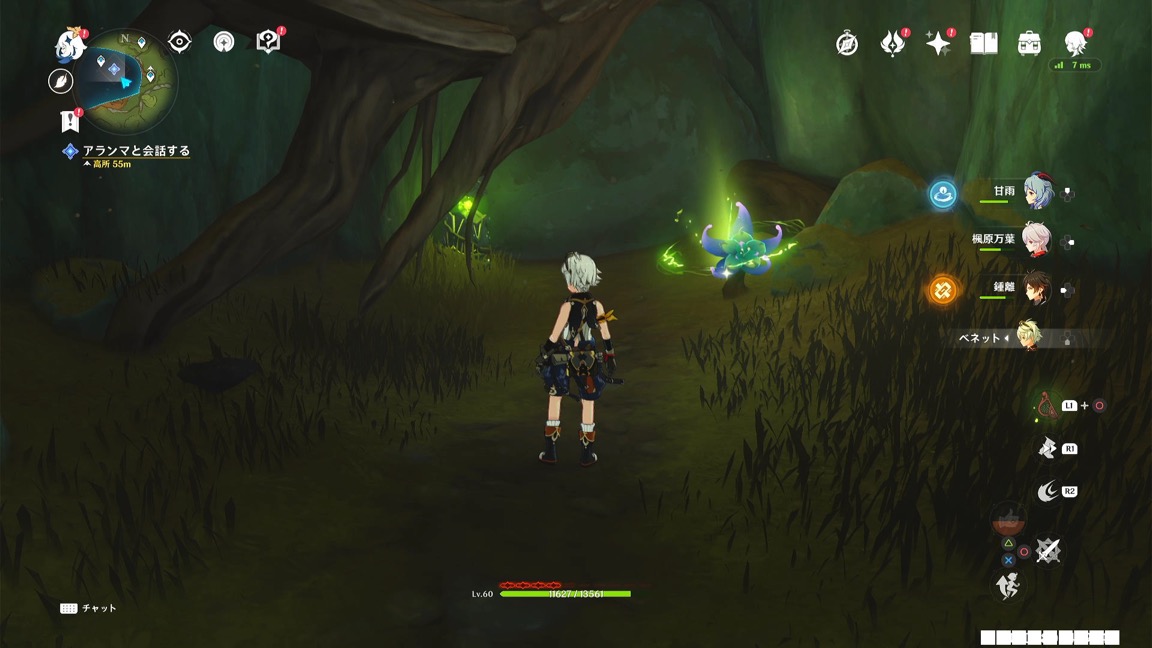Open the Paimon menu
The width and height of the screenshot is (1152, 648).
pos(70,43)
